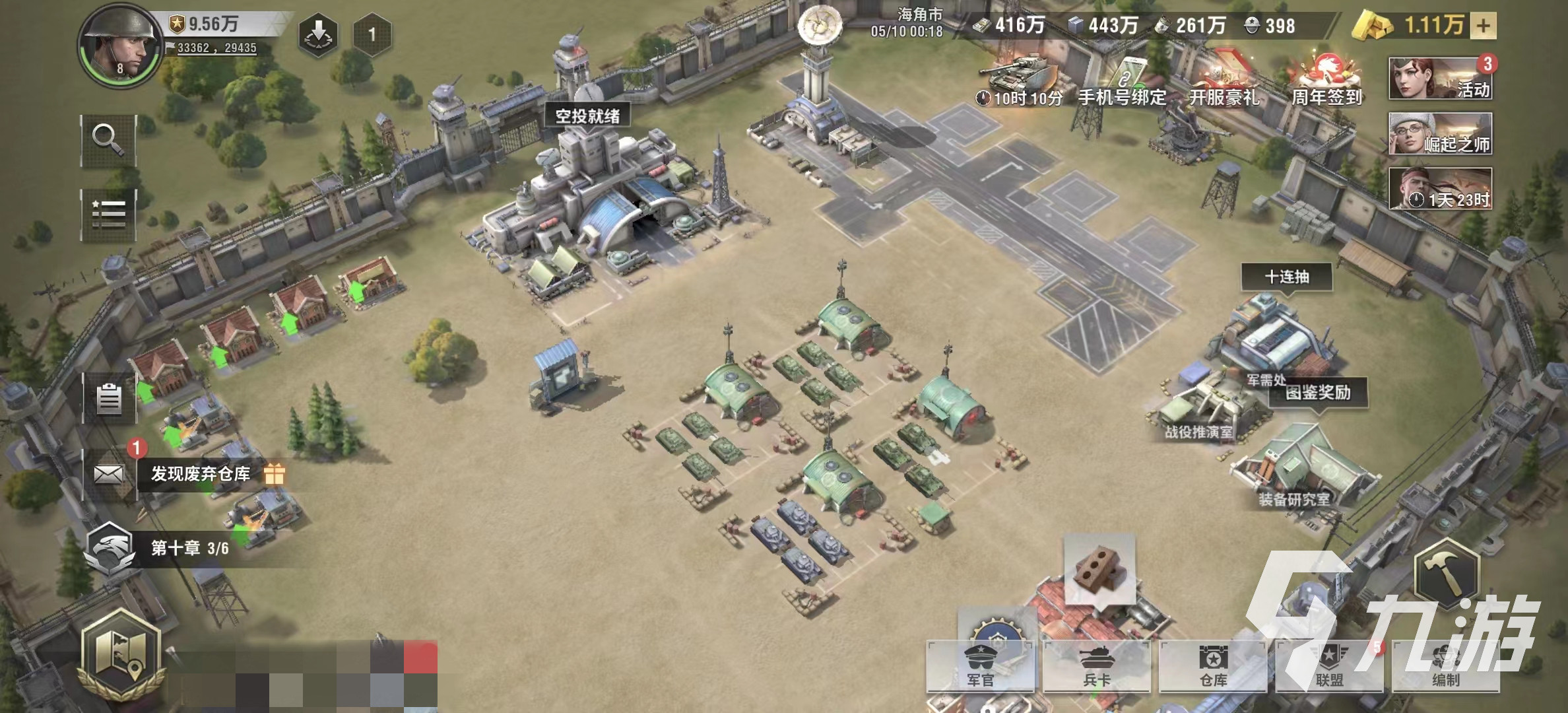Open the 军官 officers menu
Viewport: 1568px width, 713px height.
click(x=980, y=667)
